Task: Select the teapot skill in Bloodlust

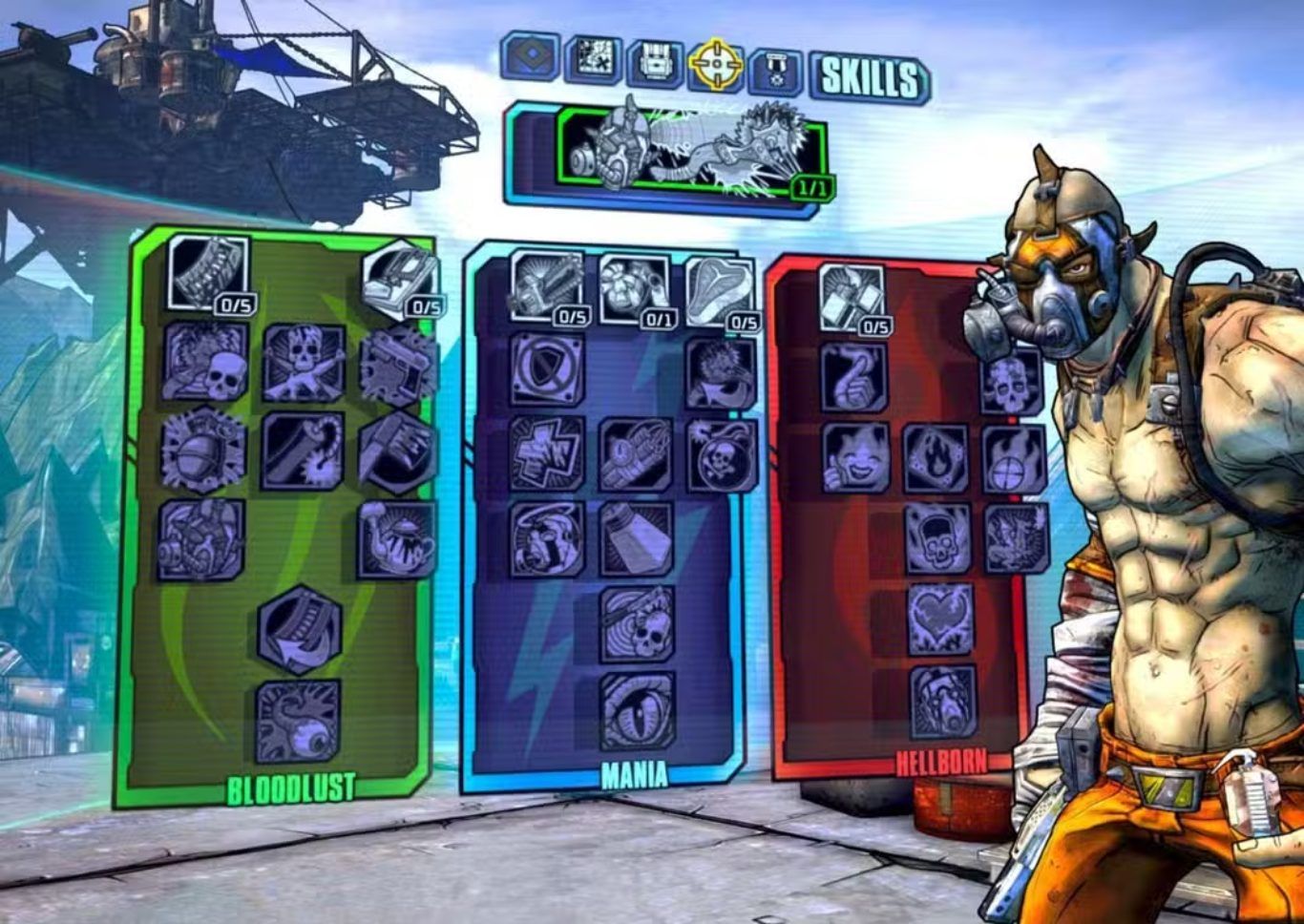Action: 397,540
